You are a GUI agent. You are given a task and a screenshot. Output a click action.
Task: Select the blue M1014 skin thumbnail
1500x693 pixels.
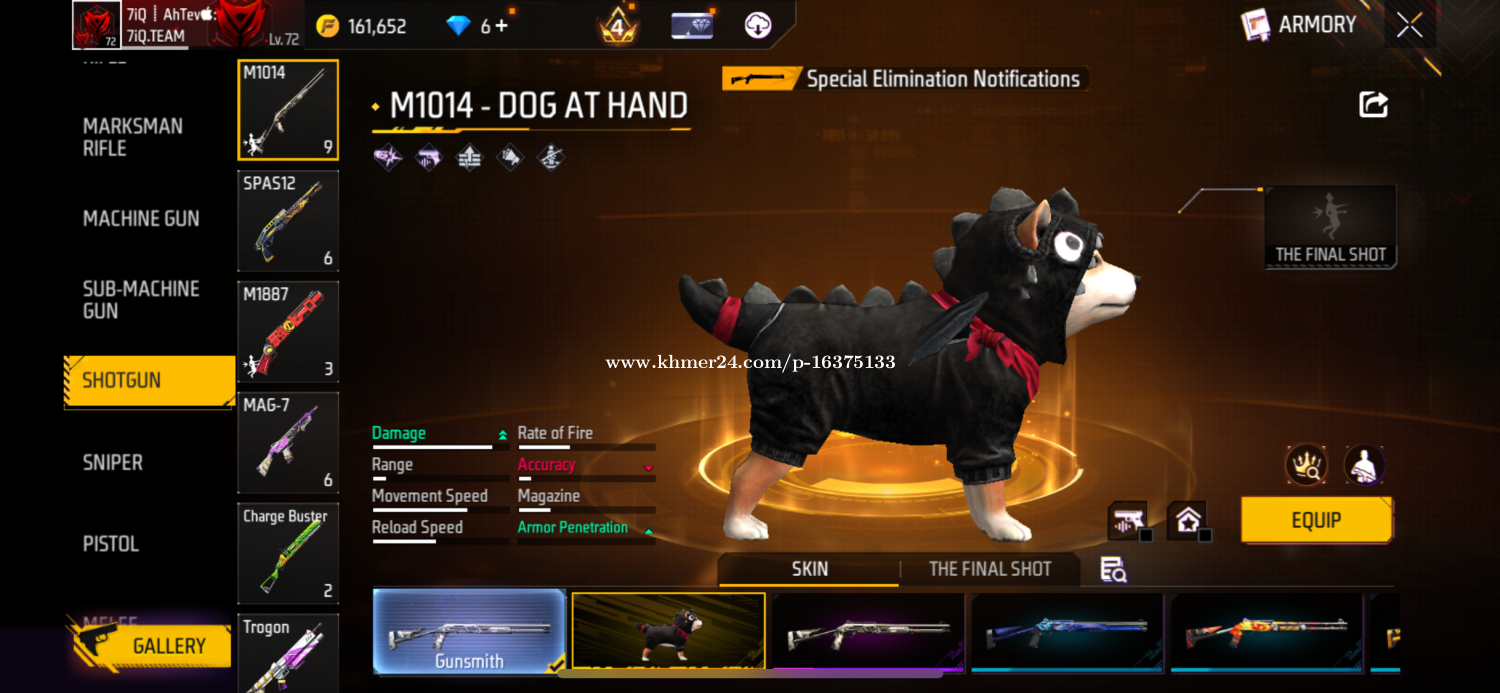(1067, 631)
